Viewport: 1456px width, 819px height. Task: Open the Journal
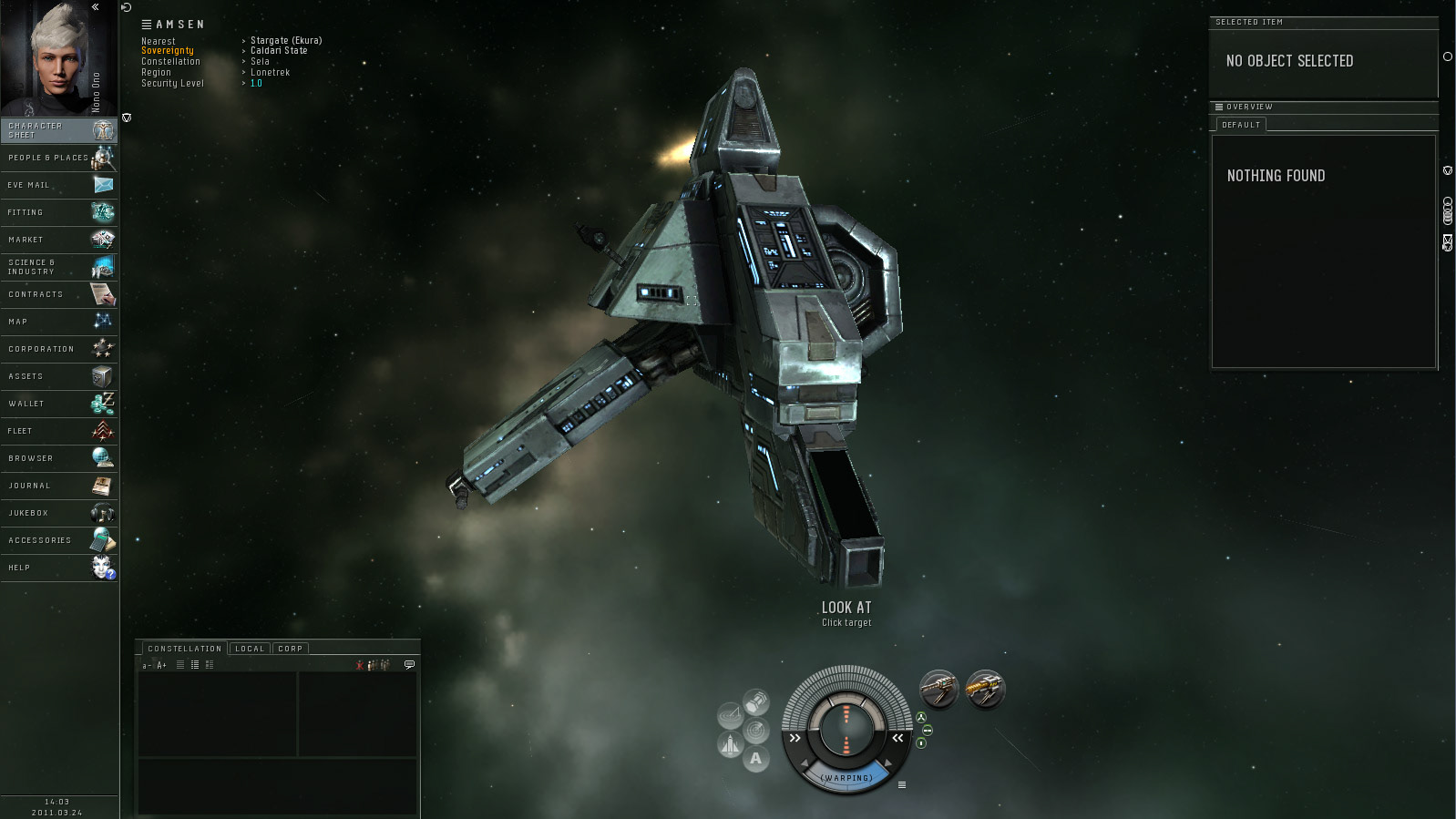(x=59, y=486)
